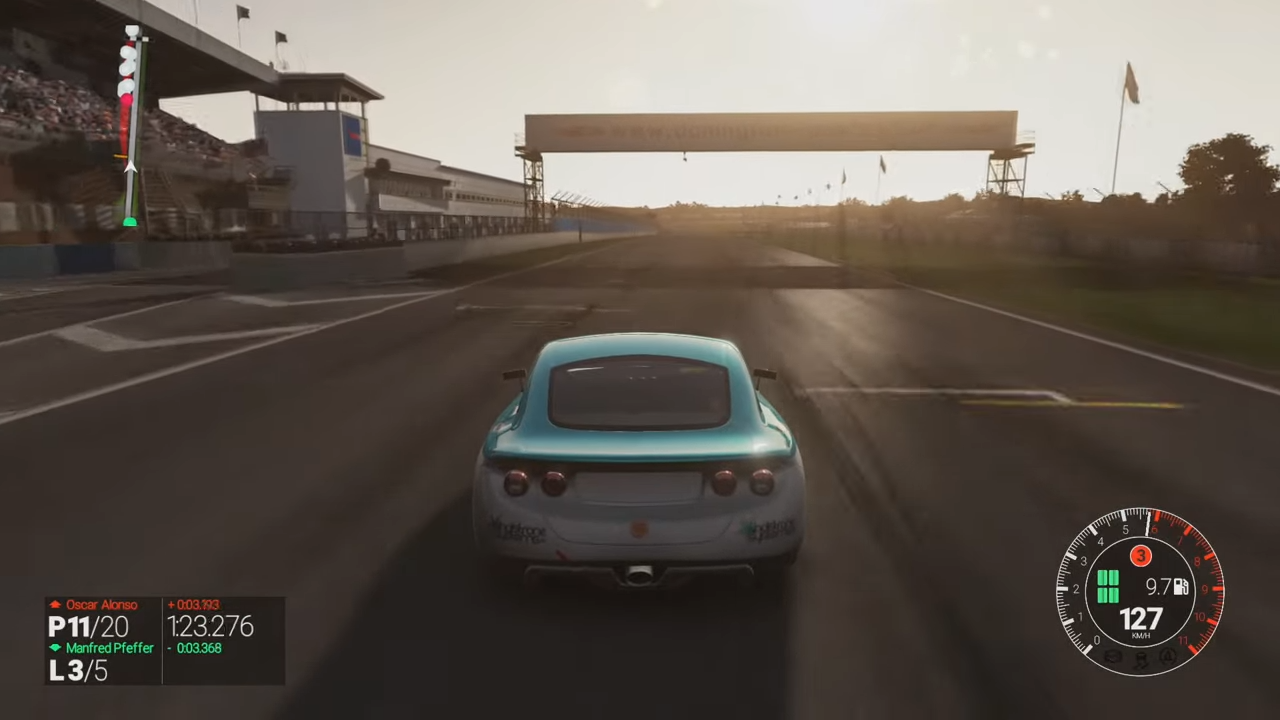Click the green diamond beside Manfred Pfeffer
The width and height of the screenshot is (1280, 720).
pos(53,648)
